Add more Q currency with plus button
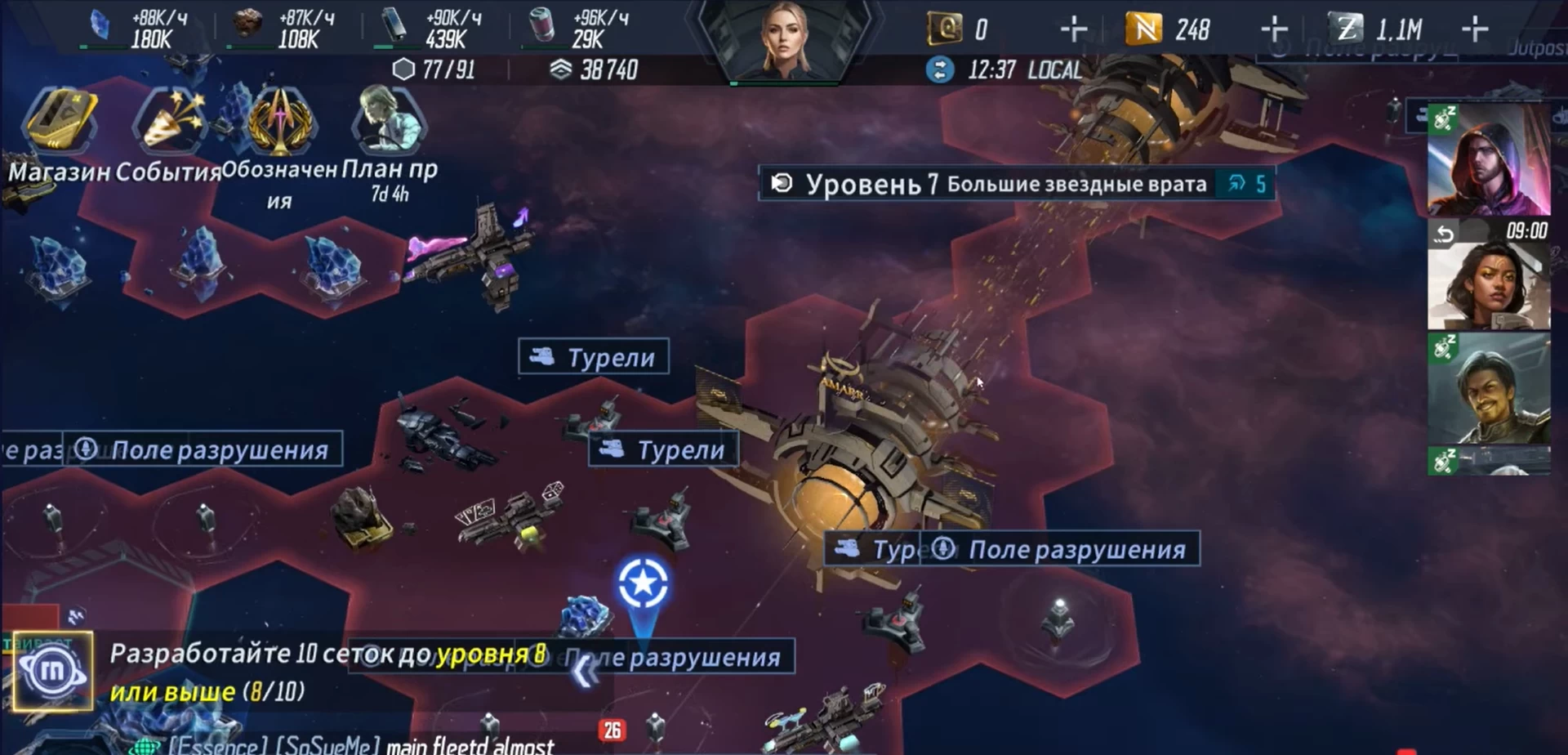1568x755 pixels. tap(1073, 30)
